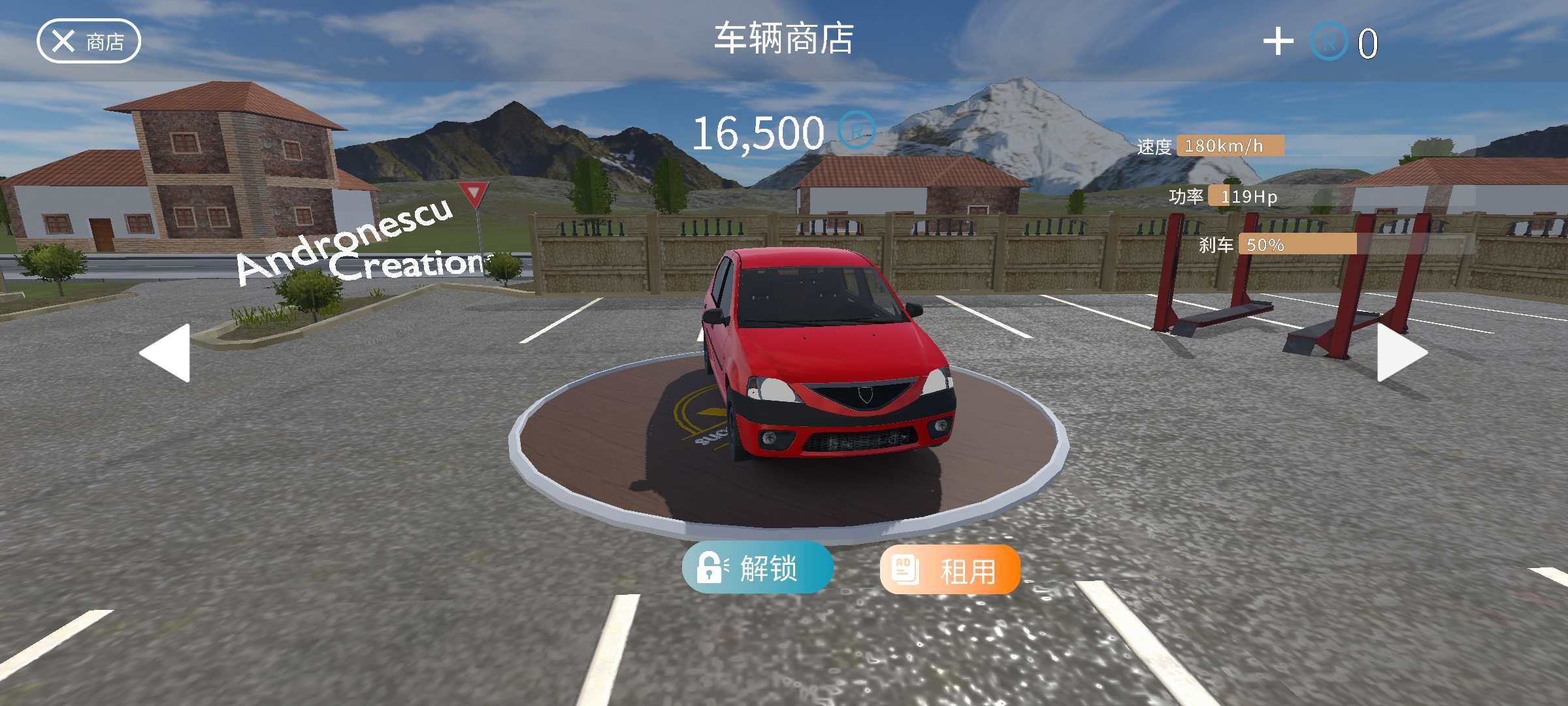Close the vehicle shop with the 商店 button

coord(89,42)
